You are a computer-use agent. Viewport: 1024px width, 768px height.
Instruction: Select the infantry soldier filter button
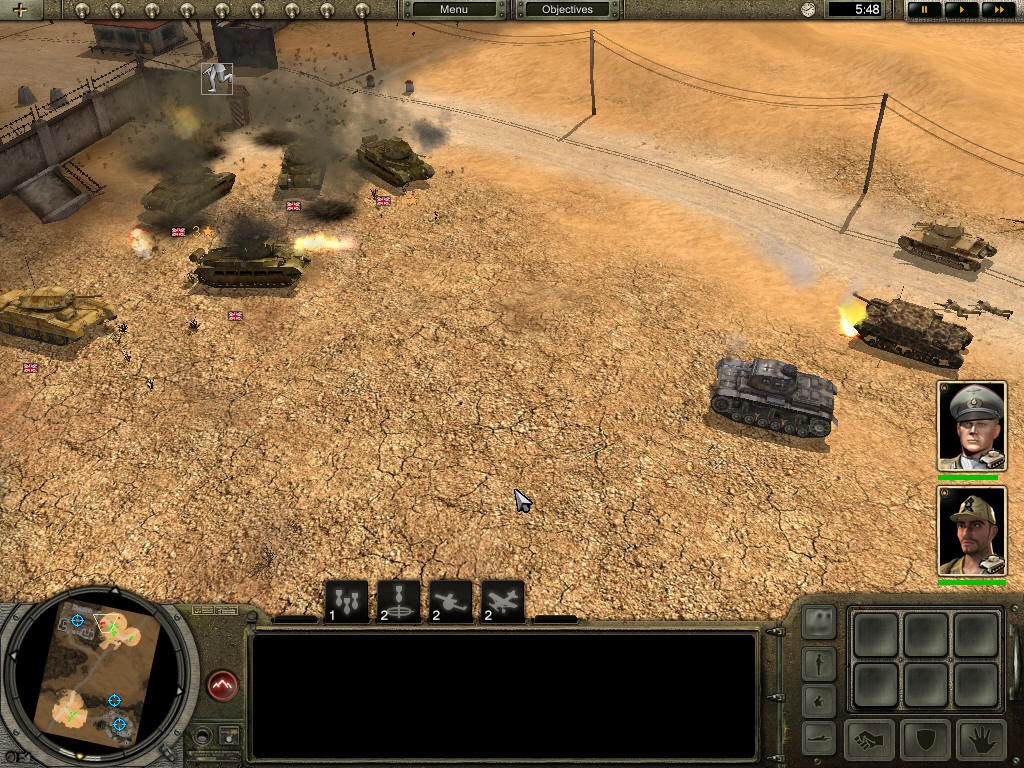[819, 663]
